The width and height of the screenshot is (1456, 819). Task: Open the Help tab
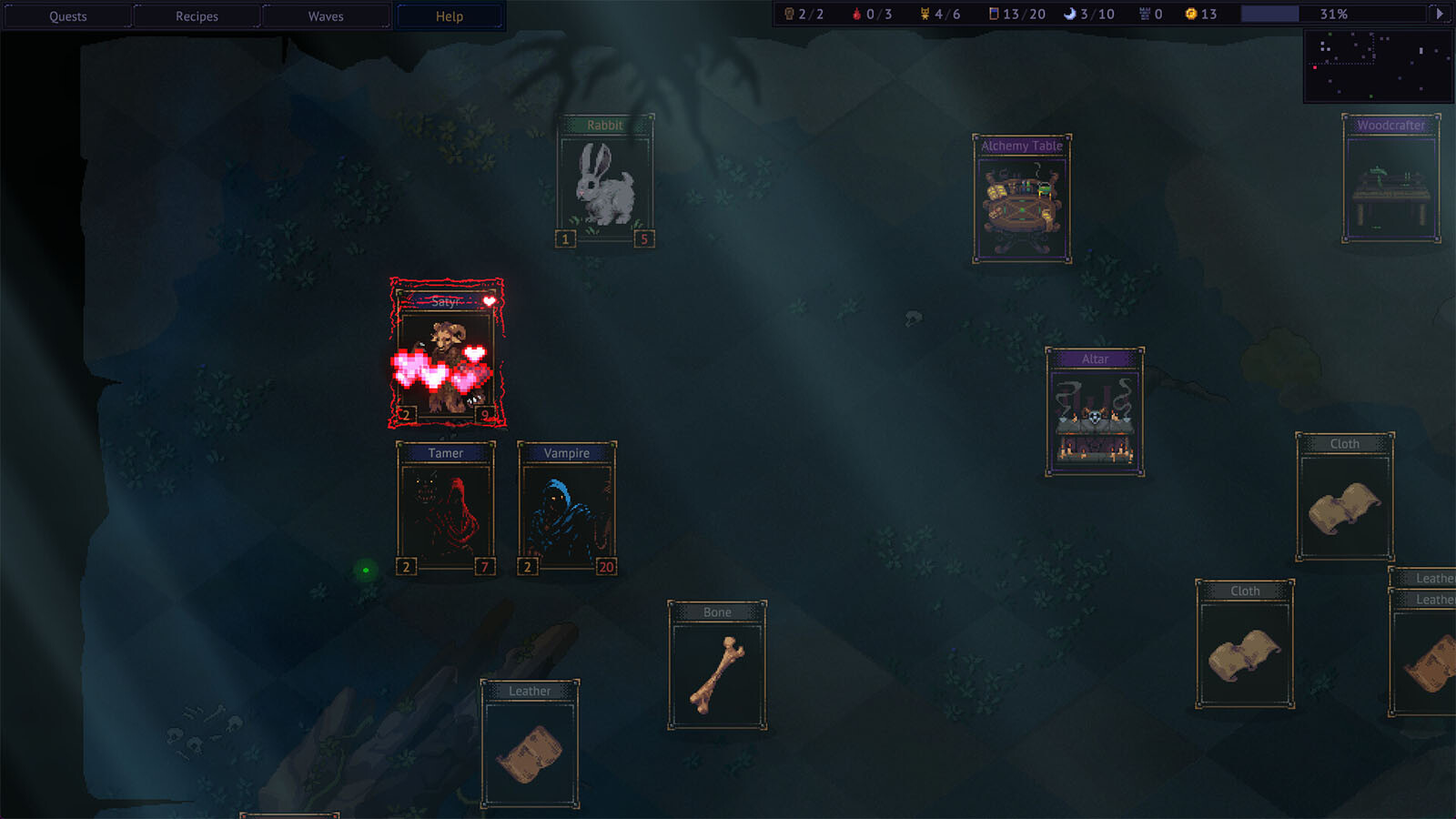(450, 16)
